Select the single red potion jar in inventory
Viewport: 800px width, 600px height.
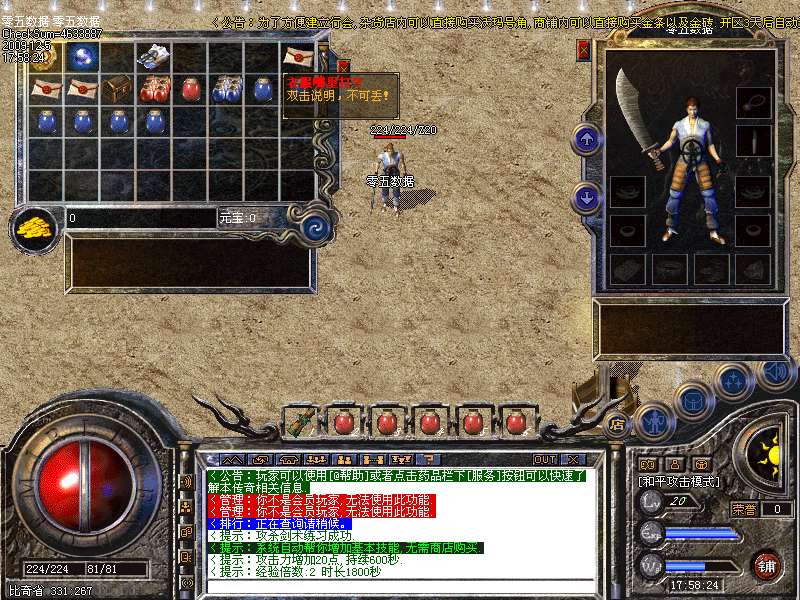coord(190,90)
